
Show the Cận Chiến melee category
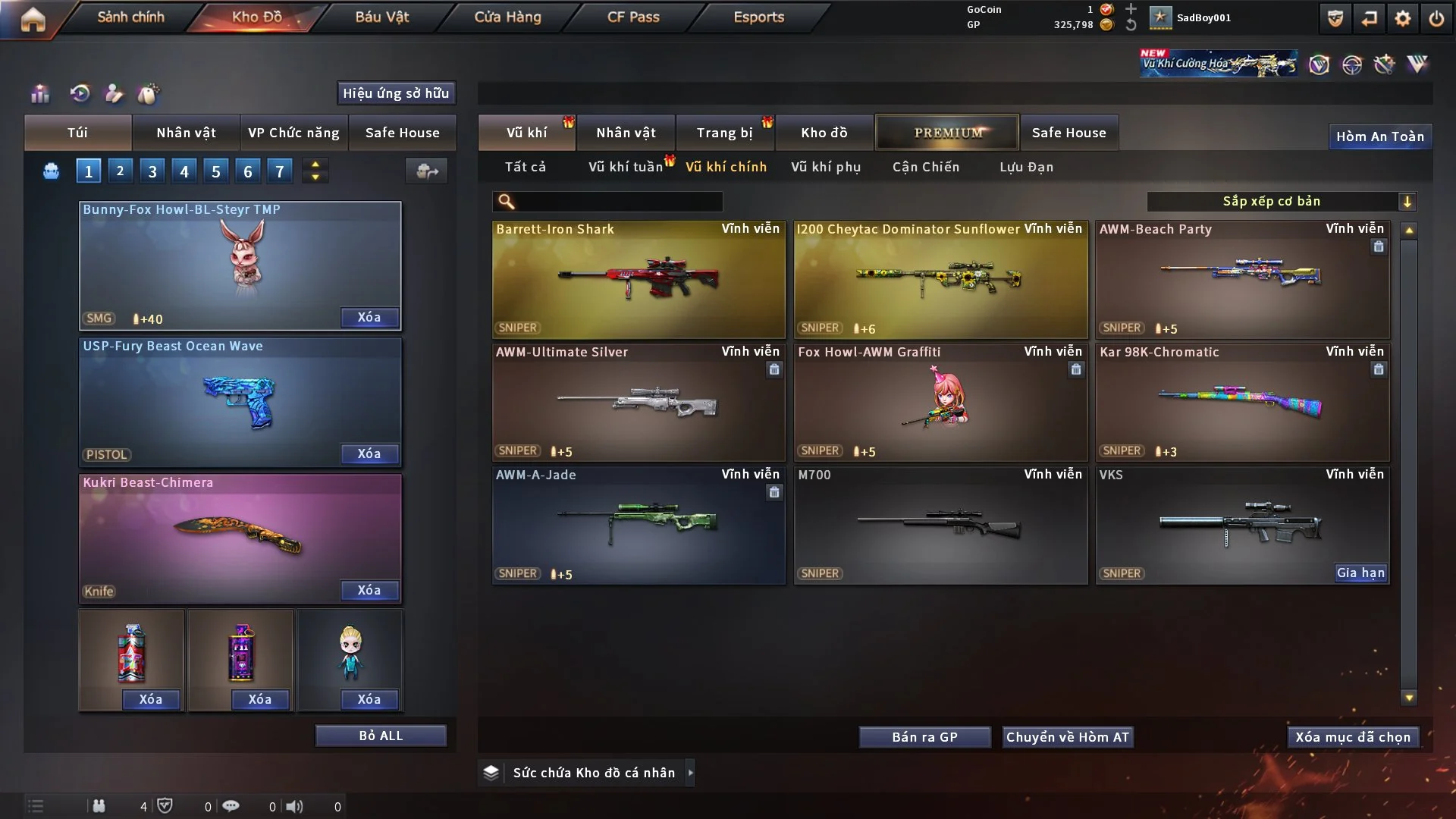tap(926, 167)
